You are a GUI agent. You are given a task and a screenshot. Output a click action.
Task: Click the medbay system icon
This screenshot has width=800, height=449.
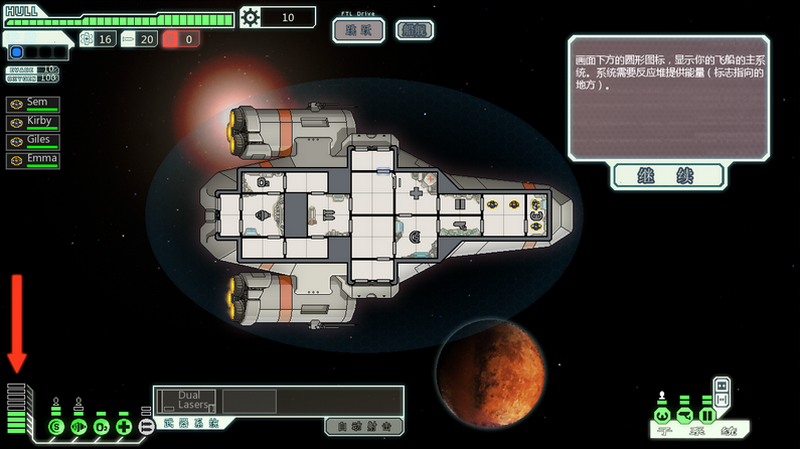124,427
